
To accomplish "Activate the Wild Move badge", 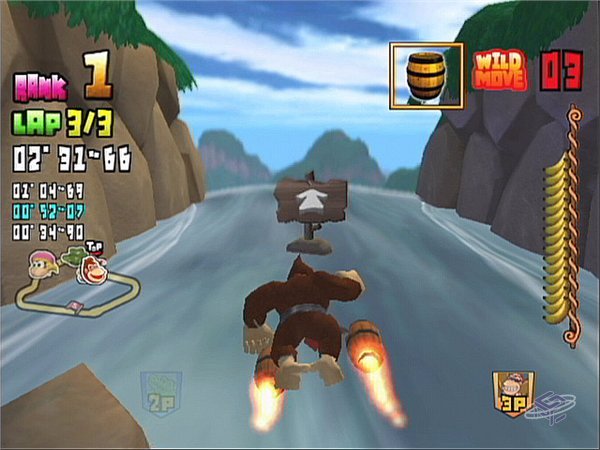I will pos(499,70).
